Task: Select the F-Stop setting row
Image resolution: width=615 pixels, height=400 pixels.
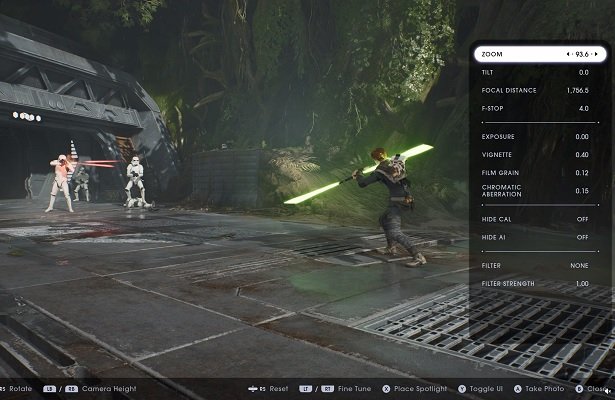Action: [x=540, y=108]
